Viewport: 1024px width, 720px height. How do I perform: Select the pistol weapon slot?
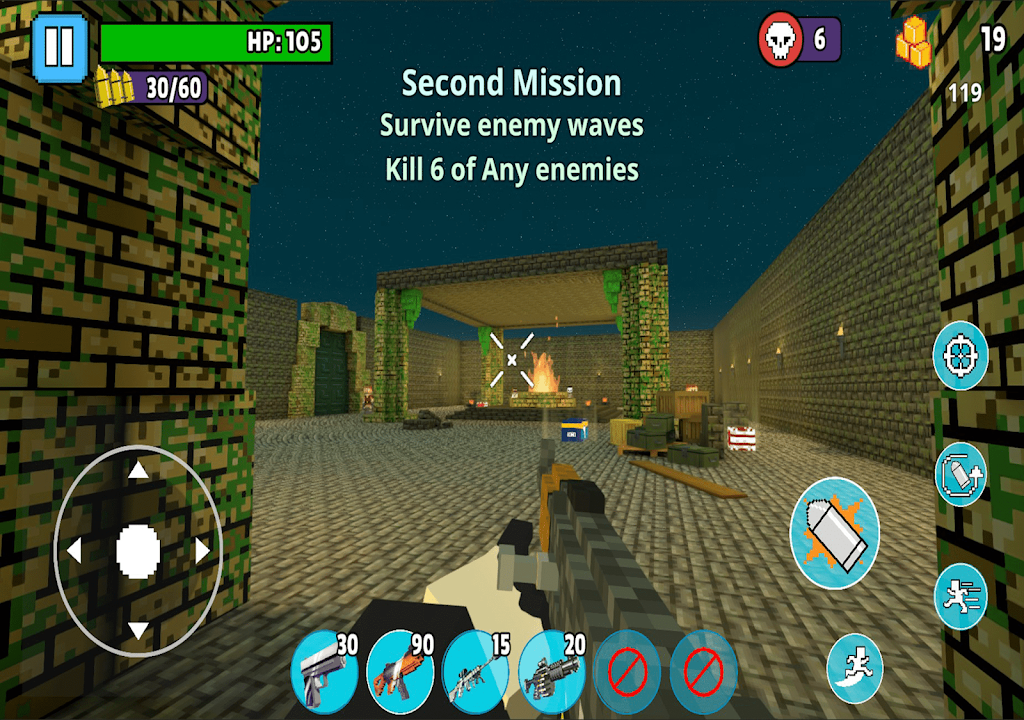[323, 672]
